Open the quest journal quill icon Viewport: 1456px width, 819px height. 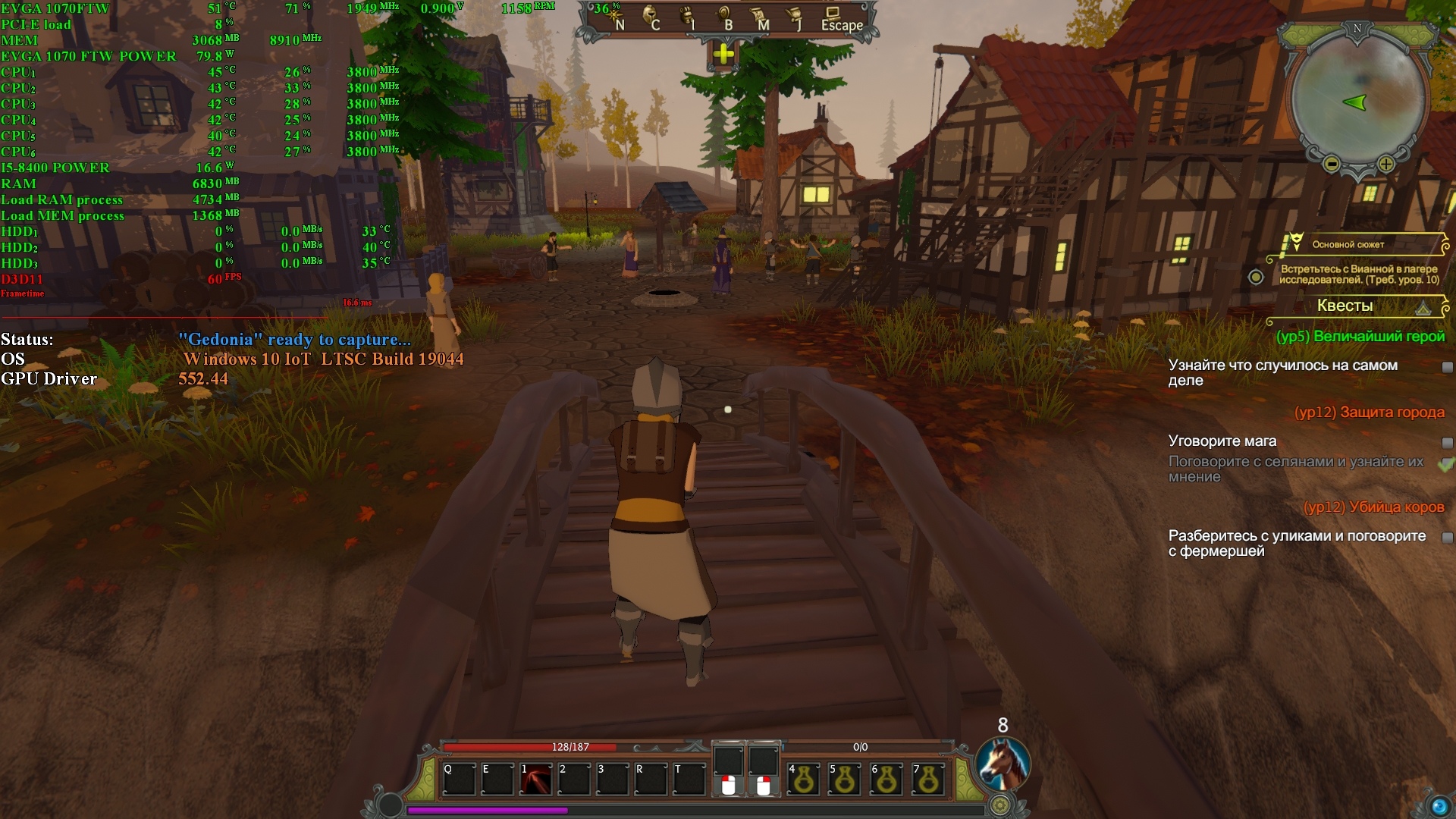coord(795,17)
